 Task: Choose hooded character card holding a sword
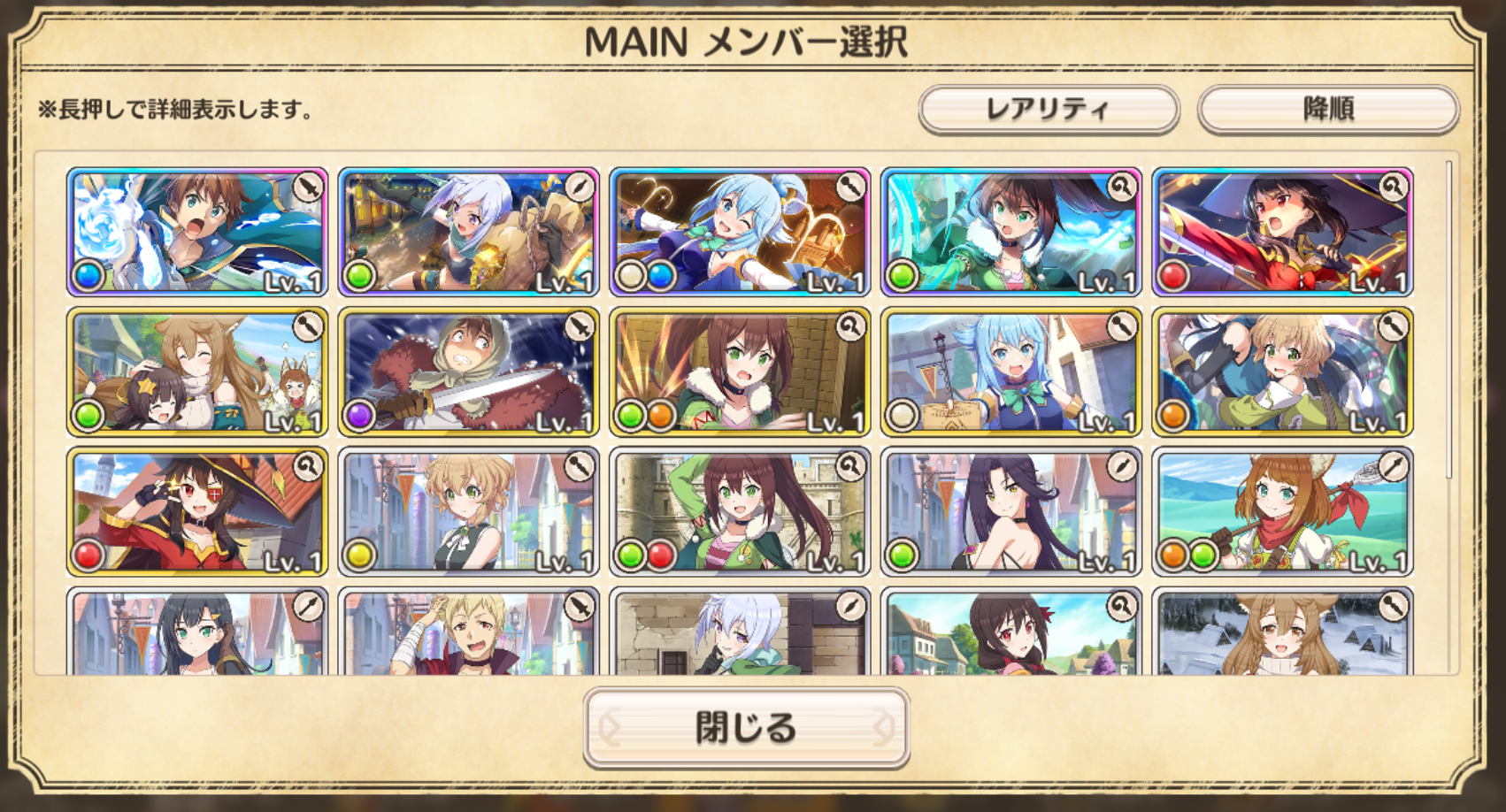[468, 372]
